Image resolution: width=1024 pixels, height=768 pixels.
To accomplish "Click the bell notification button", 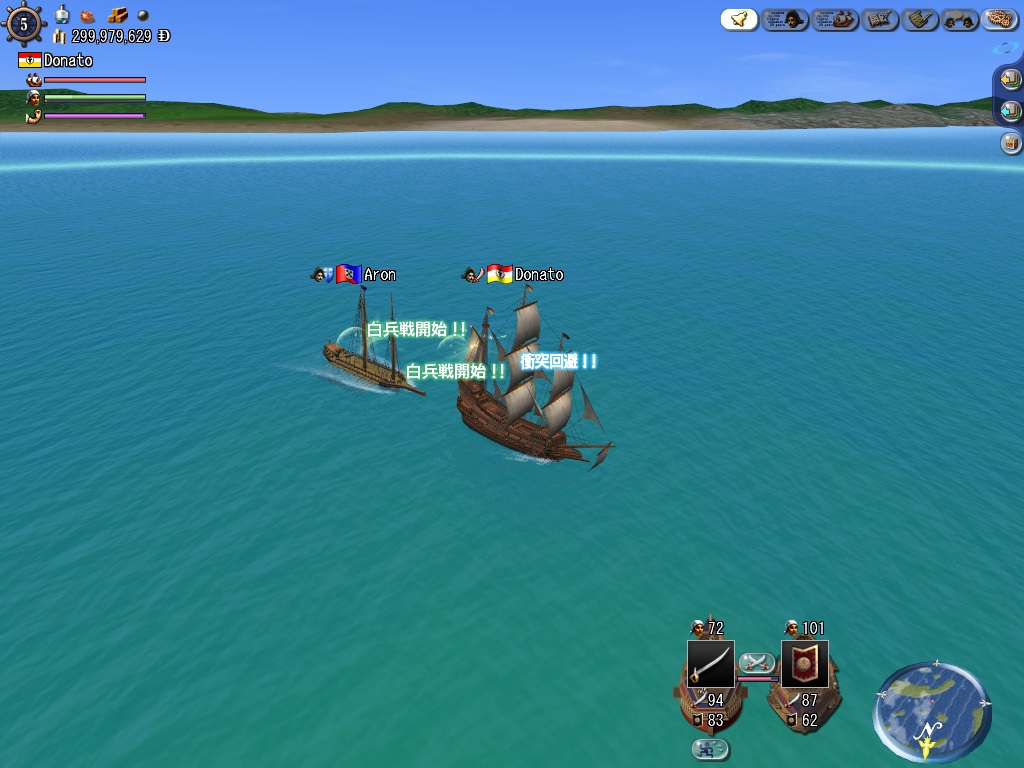I will click(739, 19).
